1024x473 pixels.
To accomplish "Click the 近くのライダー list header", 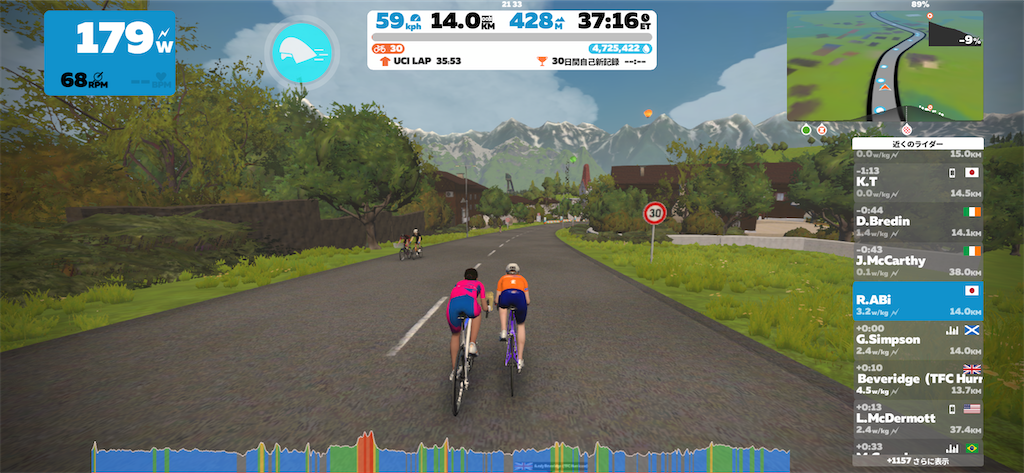I will click(917, 144).
